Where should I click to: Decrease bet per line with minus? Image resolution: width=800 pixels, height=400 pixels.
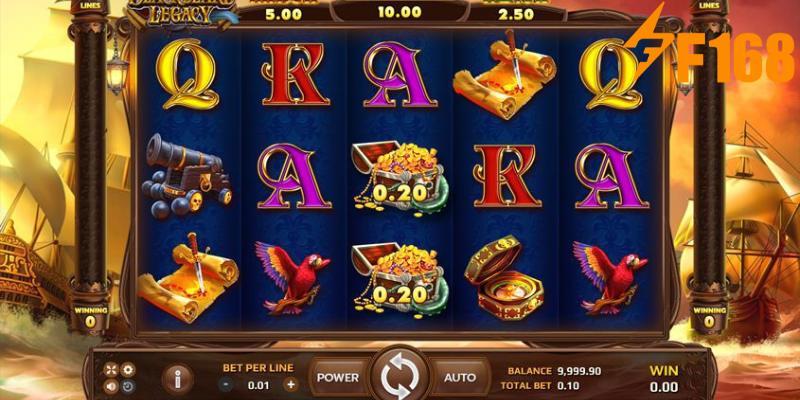(x=226, y=383)
